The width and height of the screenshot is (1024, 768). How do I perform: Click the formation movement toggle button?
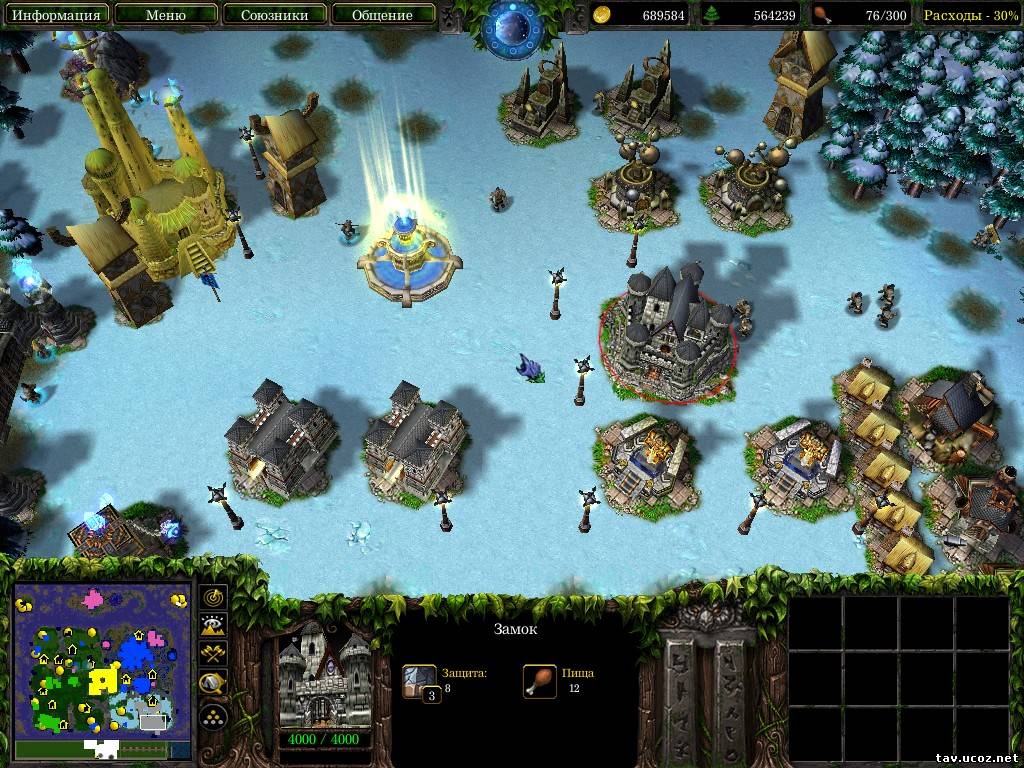214,716
